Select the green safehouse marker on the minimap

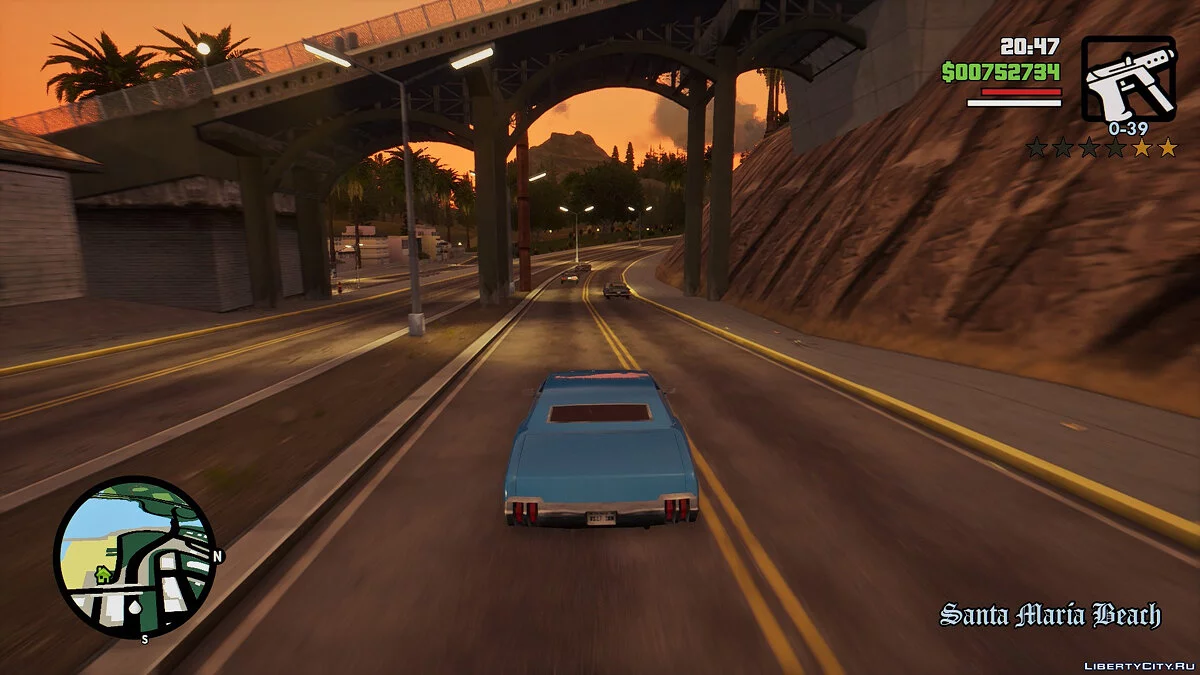click(x=102, y=575)
